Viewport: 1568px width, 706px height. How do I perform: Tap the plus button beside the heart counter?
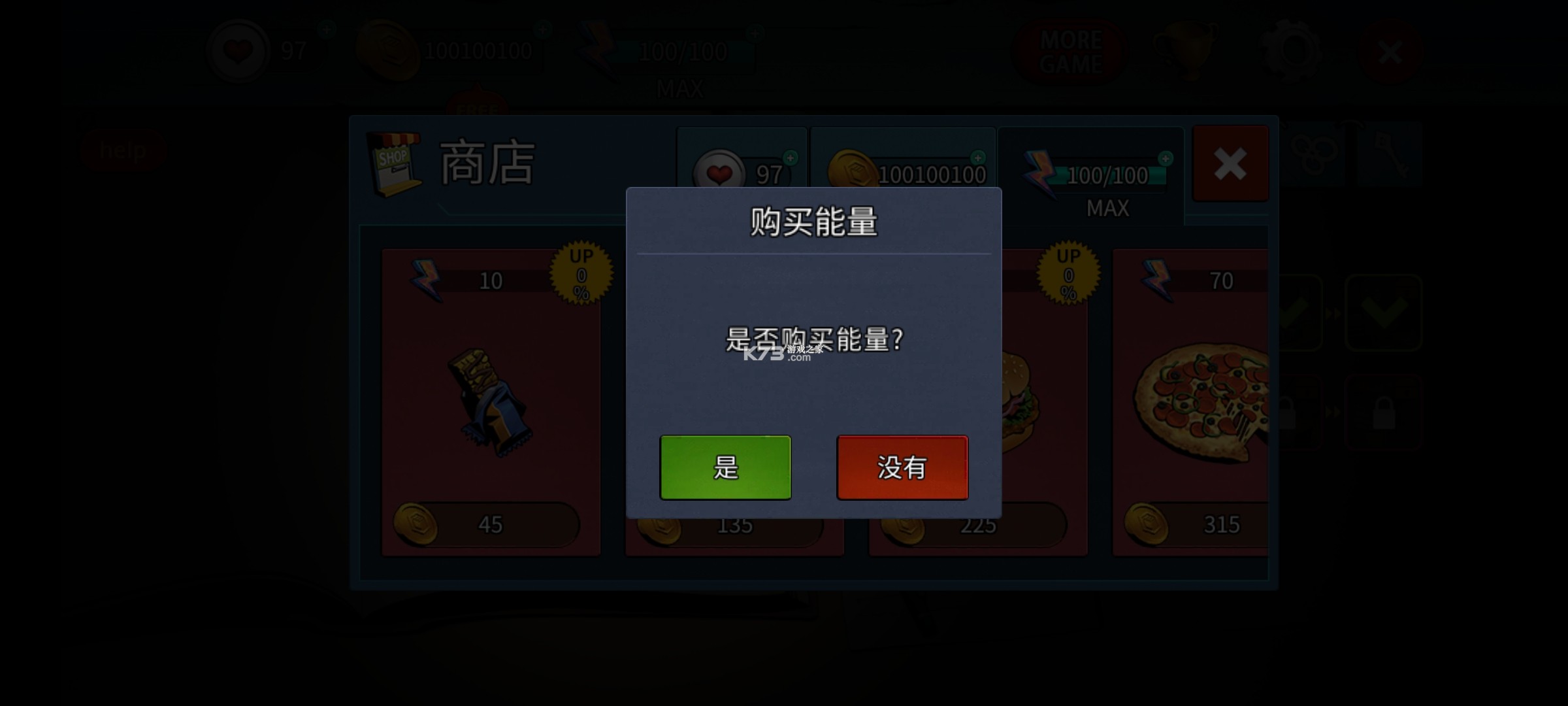pos(790,158)
